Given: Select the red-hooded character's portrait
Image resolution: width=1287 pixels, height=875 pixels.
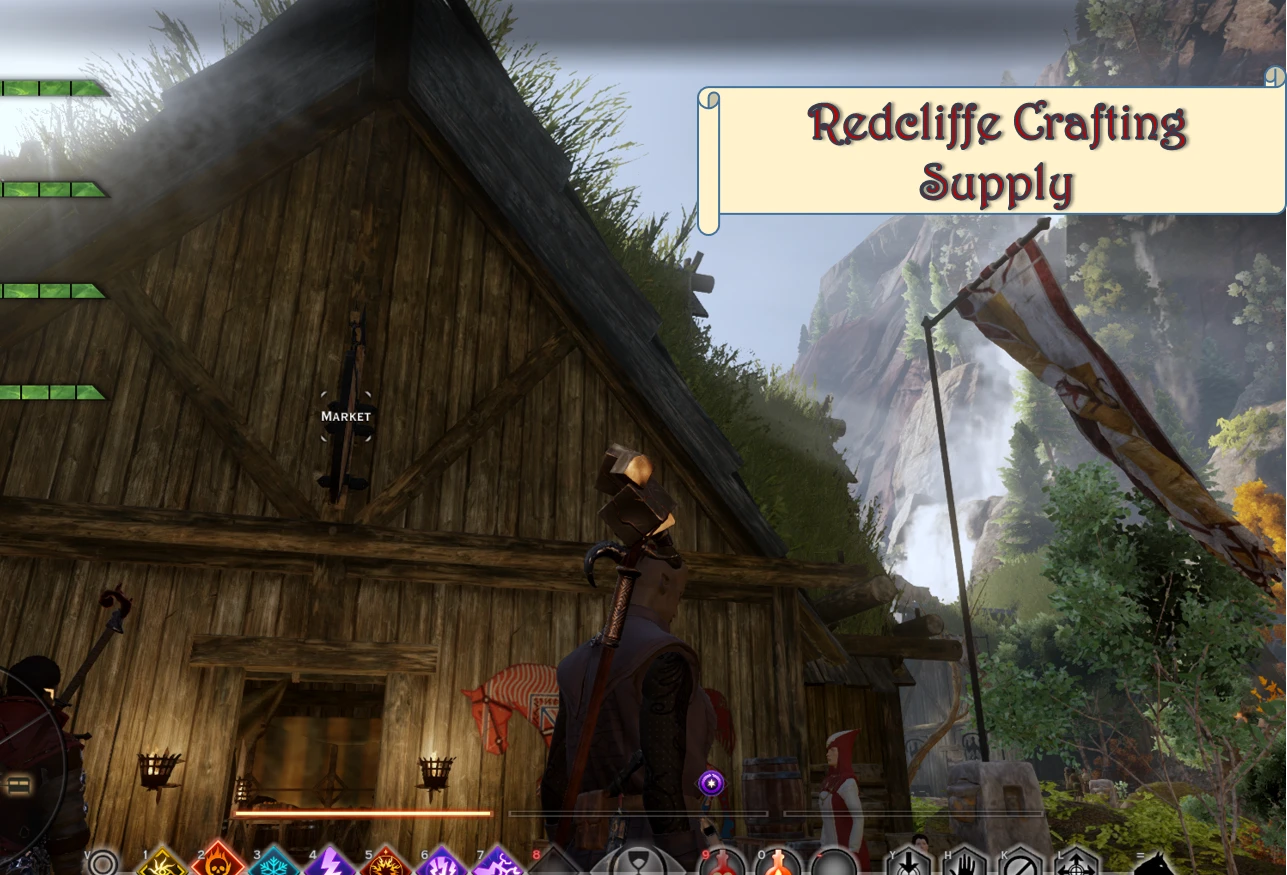Looking at the screenshot, I should [x=840, y=790].
